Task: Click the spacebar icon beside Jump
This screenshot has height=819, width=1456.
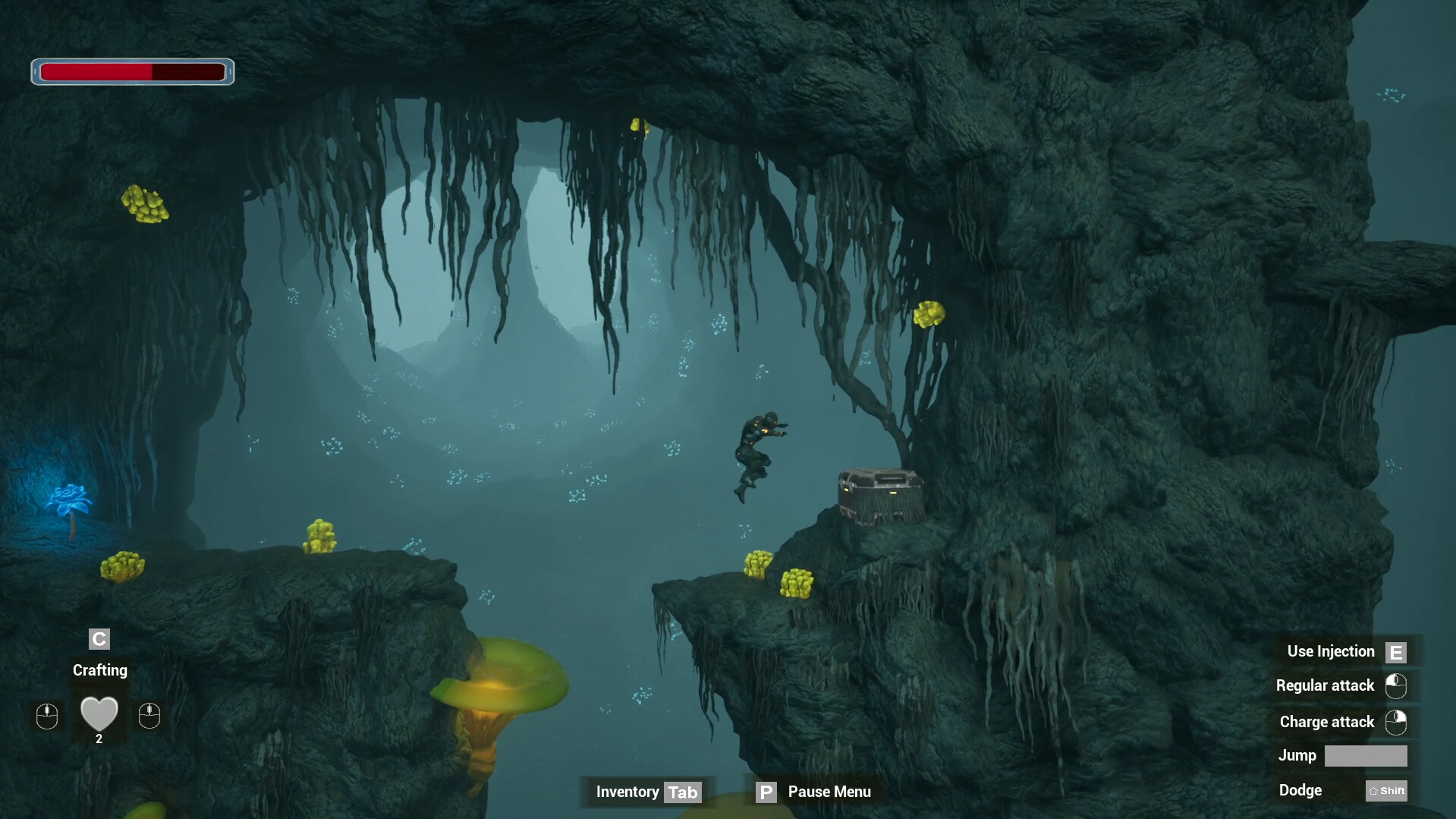Action: tap(1366, 755)
